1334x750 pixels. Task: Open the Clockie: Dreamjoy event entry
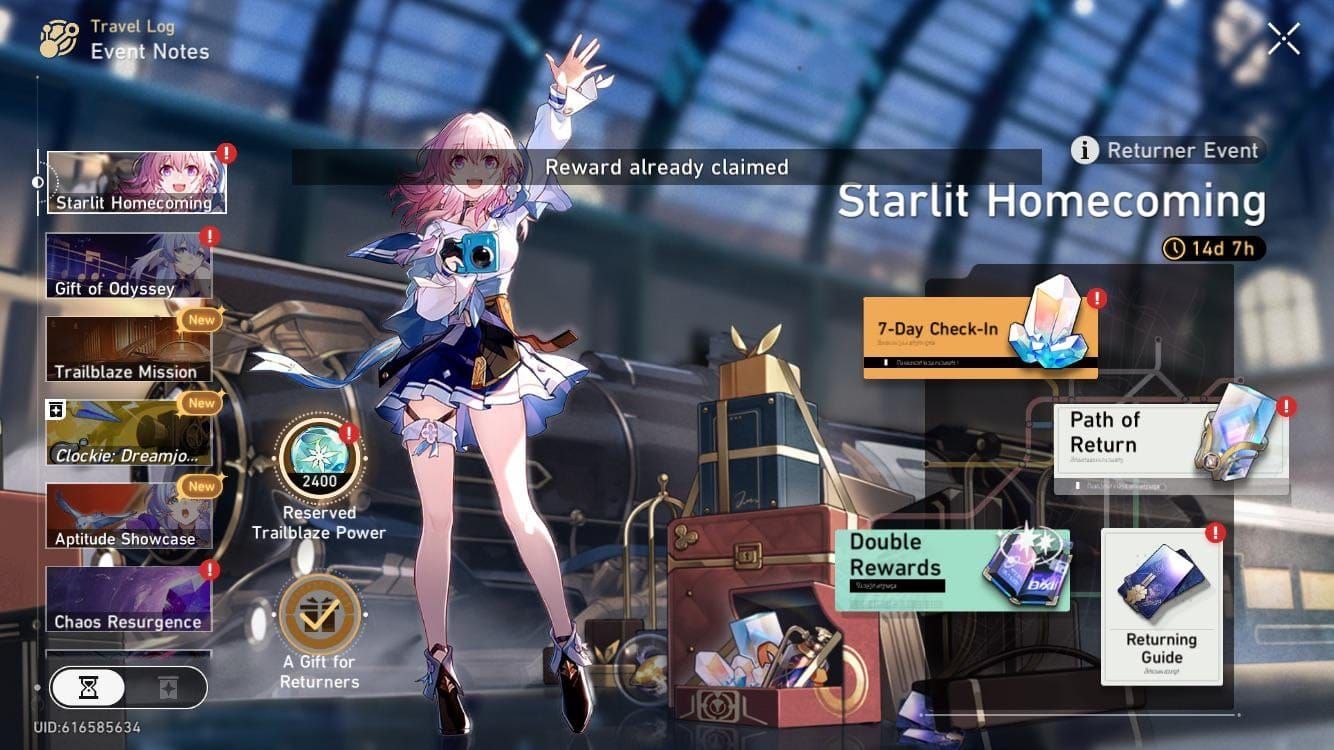(128, 433)
